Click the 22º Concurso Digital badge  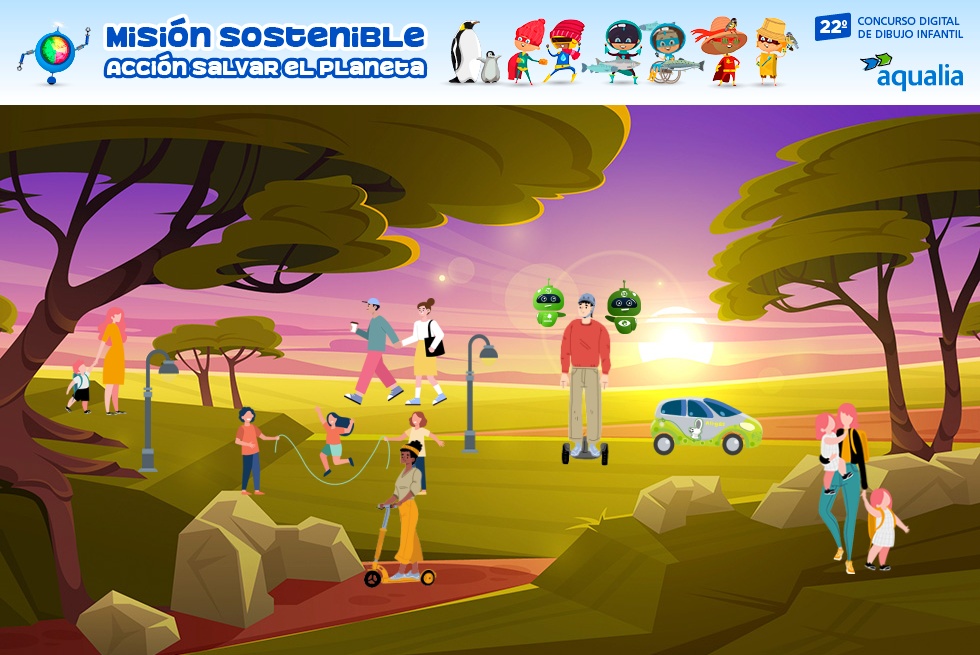pos(889,27)
